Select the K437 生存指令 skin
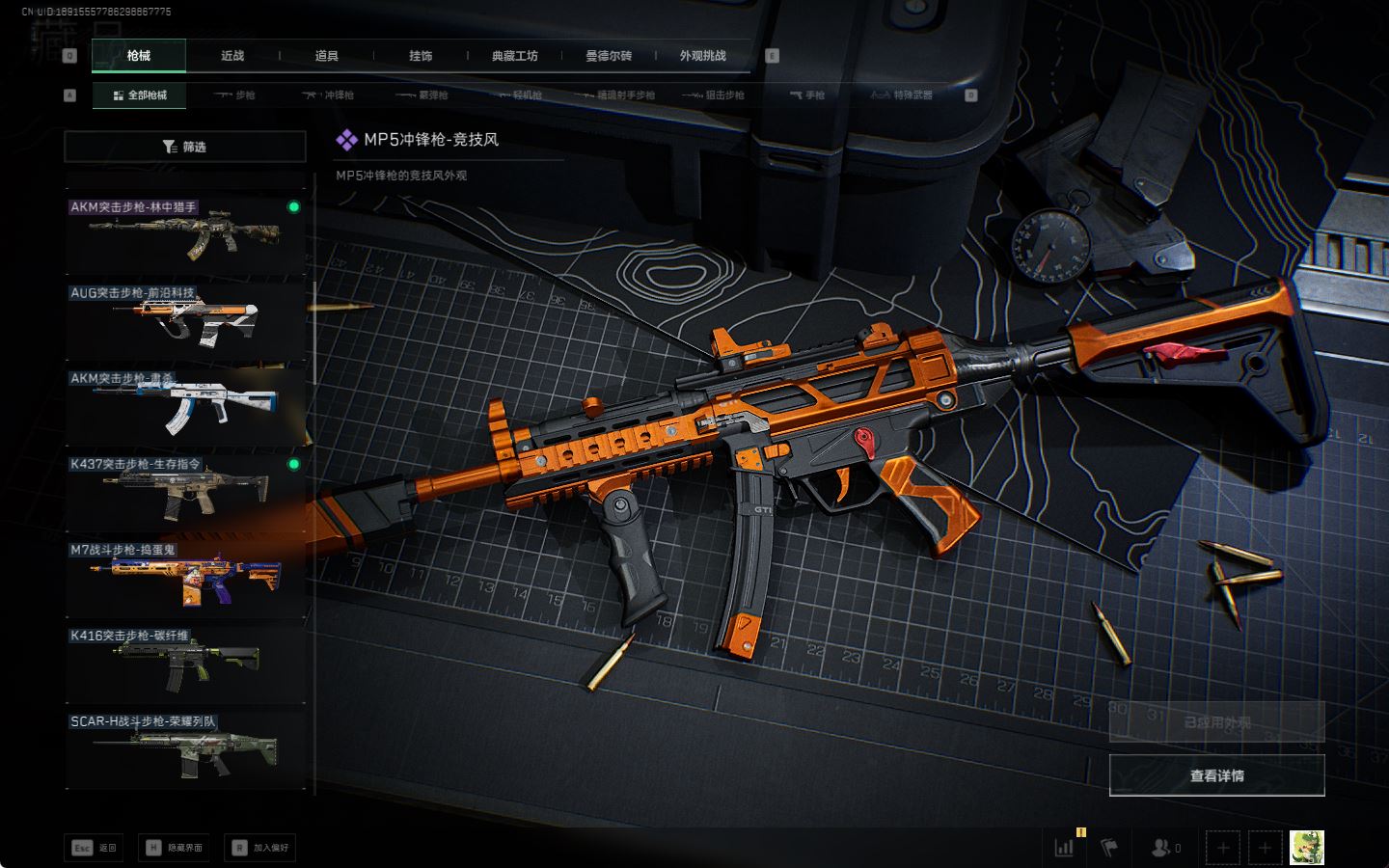 [x=184, y=490]
